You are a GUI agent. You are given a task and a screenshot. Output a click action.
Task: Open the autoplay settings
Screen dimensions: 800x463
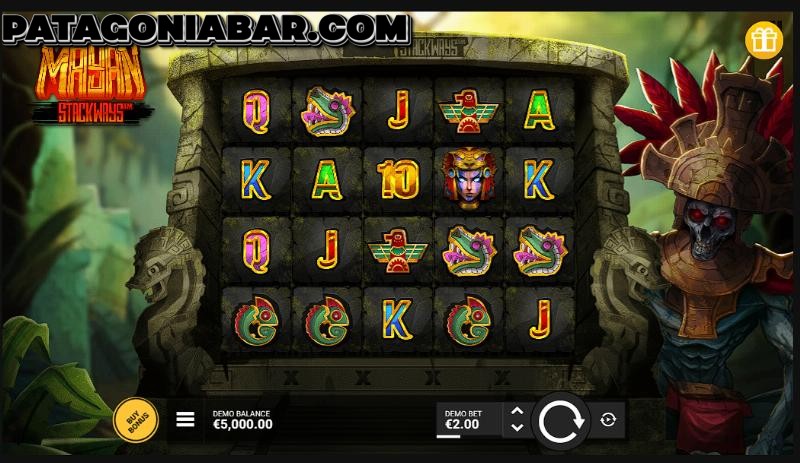coord(608,421)
